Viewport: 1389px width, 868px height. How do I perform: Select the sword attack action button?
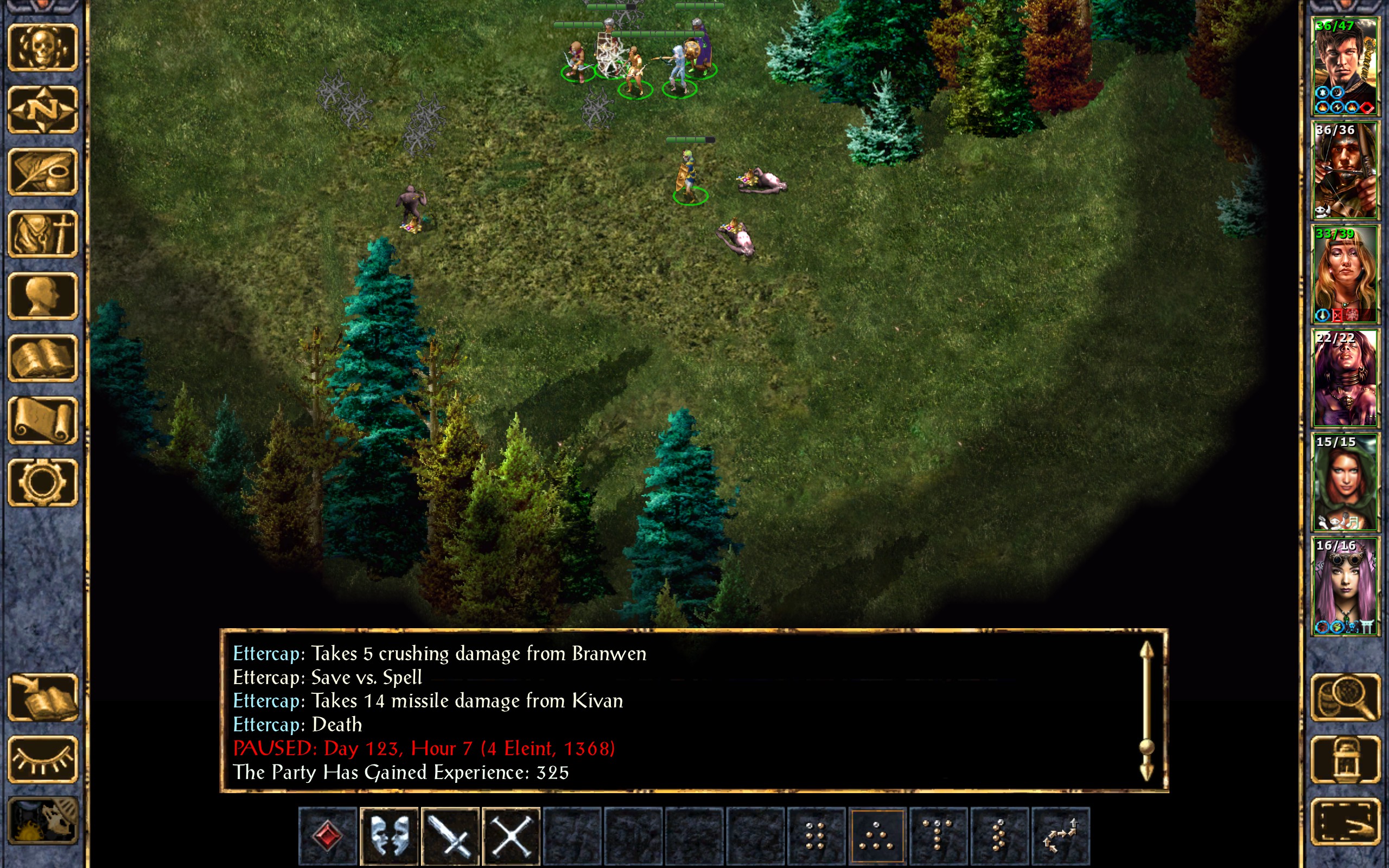[x=450, y=836]
